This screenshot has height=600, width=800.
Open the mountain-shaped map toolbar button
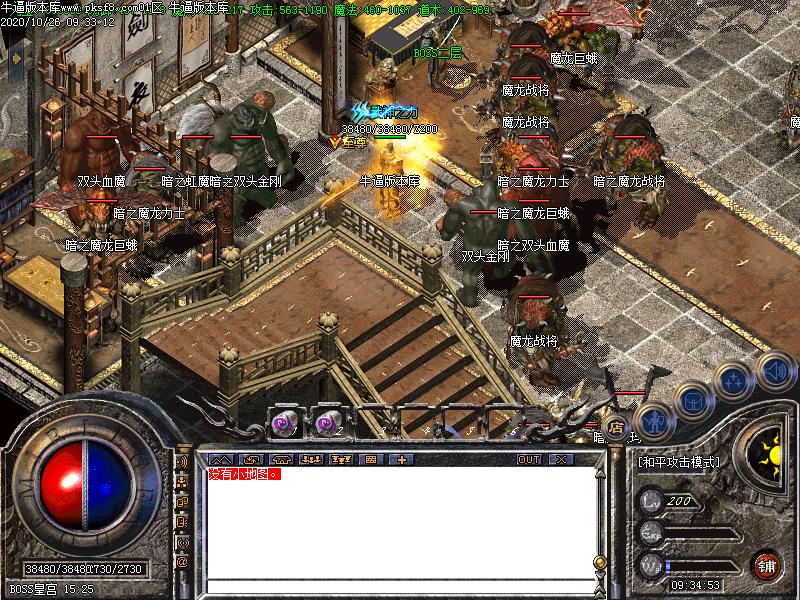(x=222, y=459)
